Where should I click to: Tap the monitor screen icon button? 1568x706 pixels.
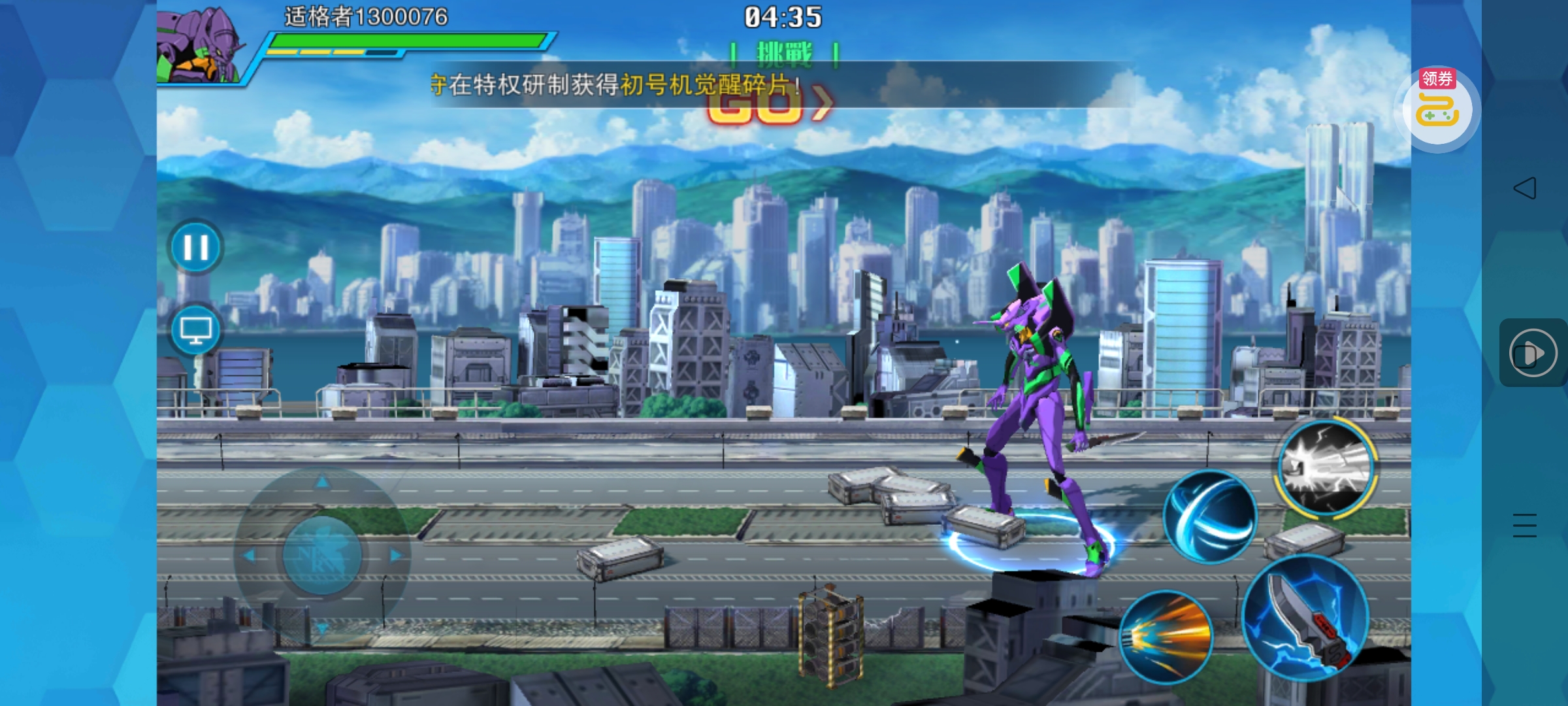coord(195,330)
